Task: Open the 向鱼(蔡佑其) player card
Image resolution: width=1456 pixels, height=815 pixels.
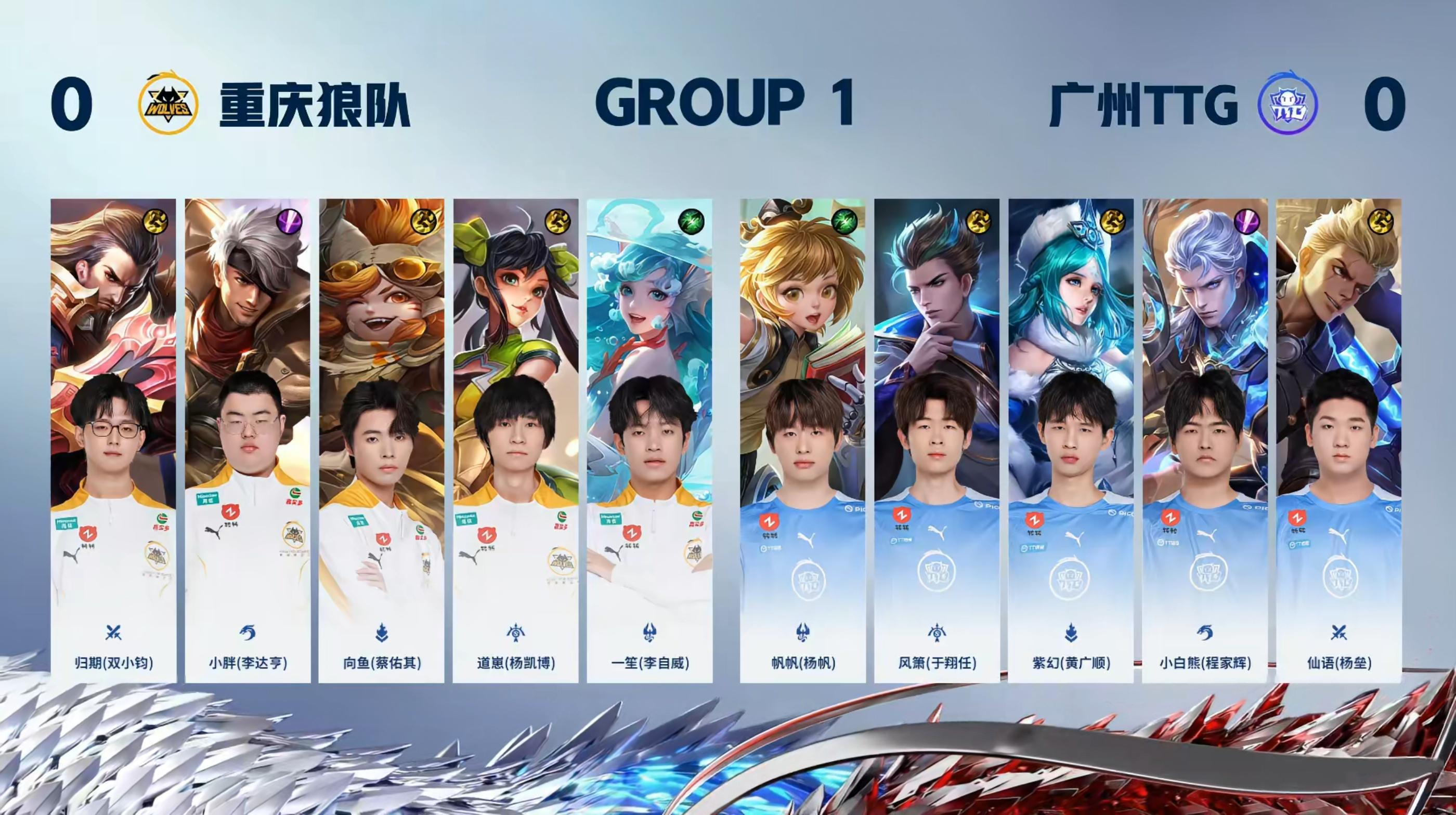Action: click(x=382, y=441)
